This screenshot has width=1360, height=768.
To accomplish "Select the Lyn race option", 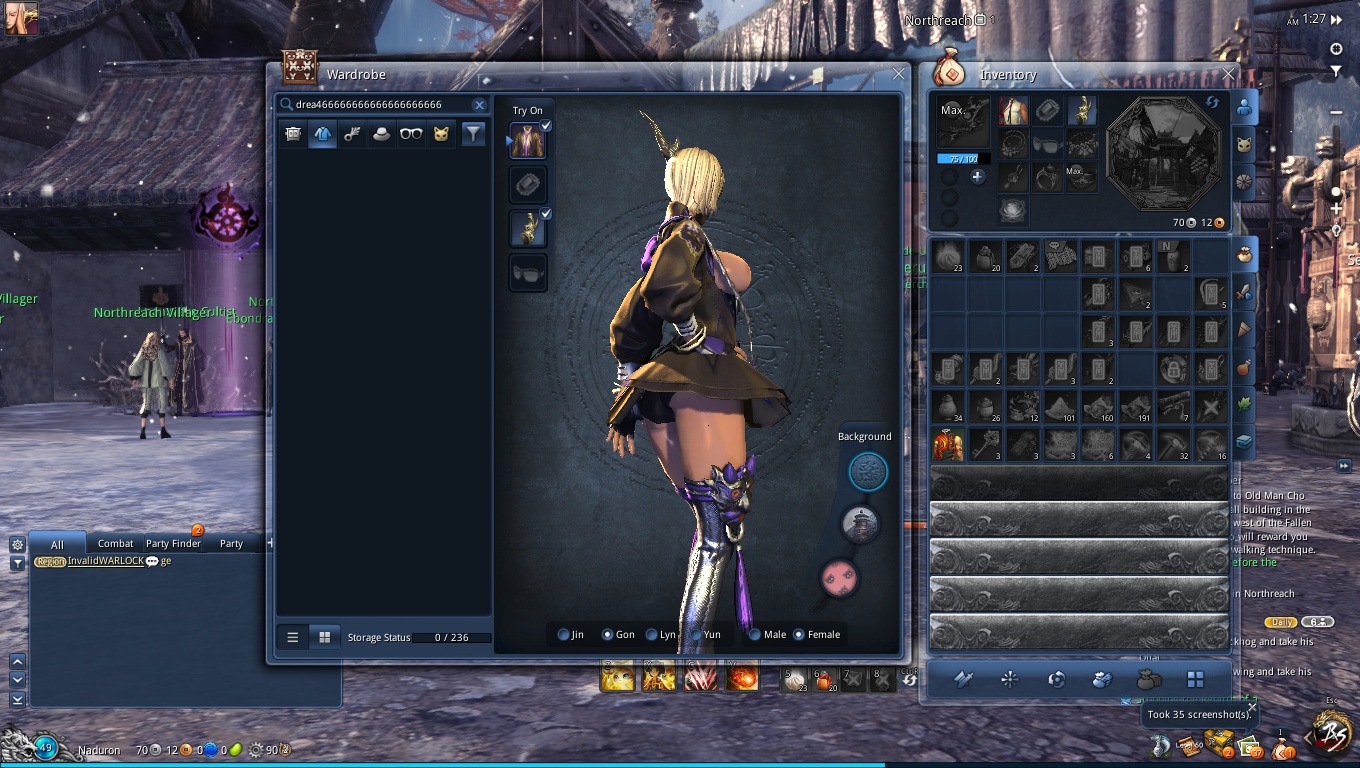I will pyautogui.click(x=652, y=635).
